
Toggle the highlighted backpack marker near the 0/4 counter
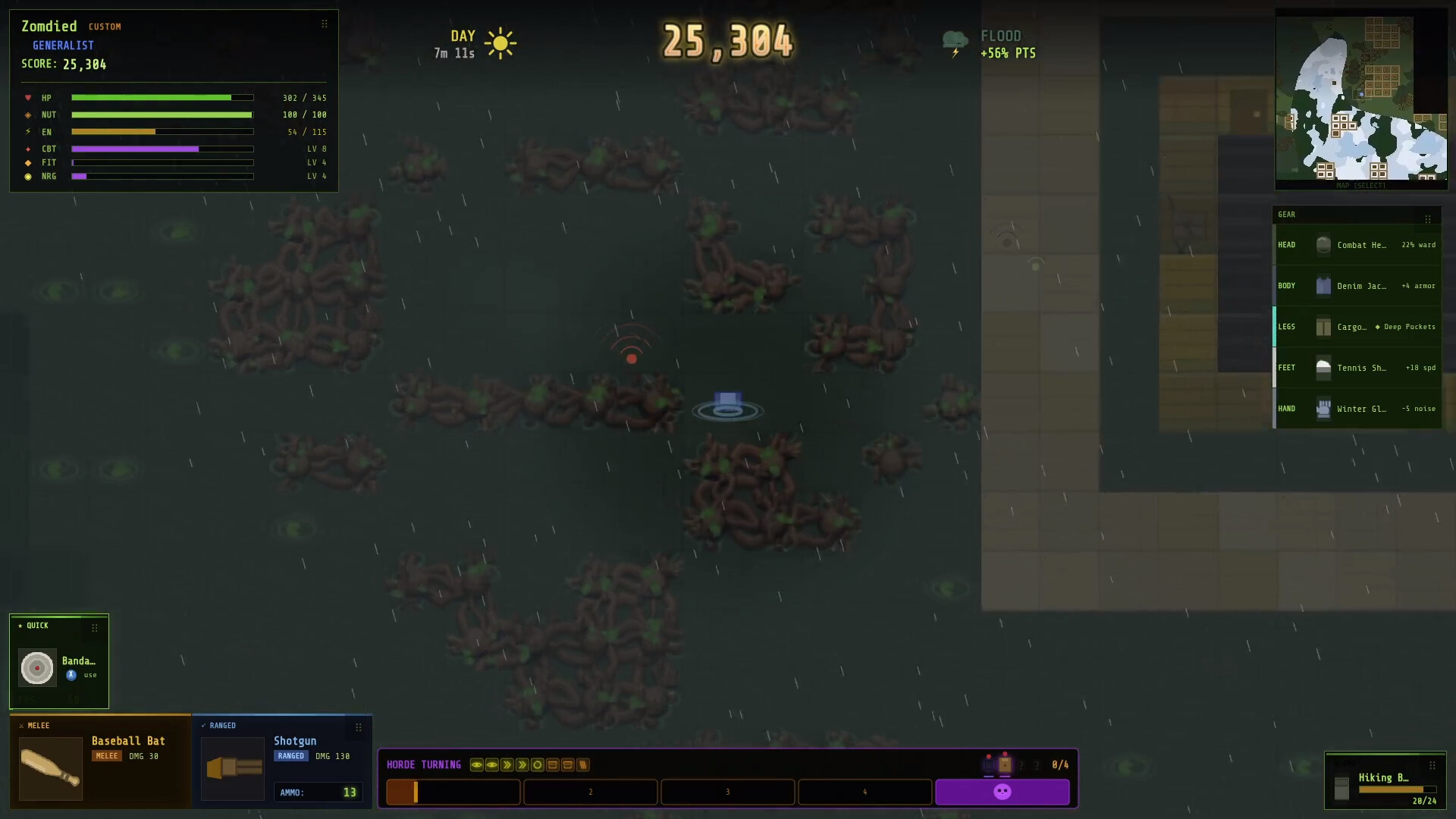(x=1004, y=765)
